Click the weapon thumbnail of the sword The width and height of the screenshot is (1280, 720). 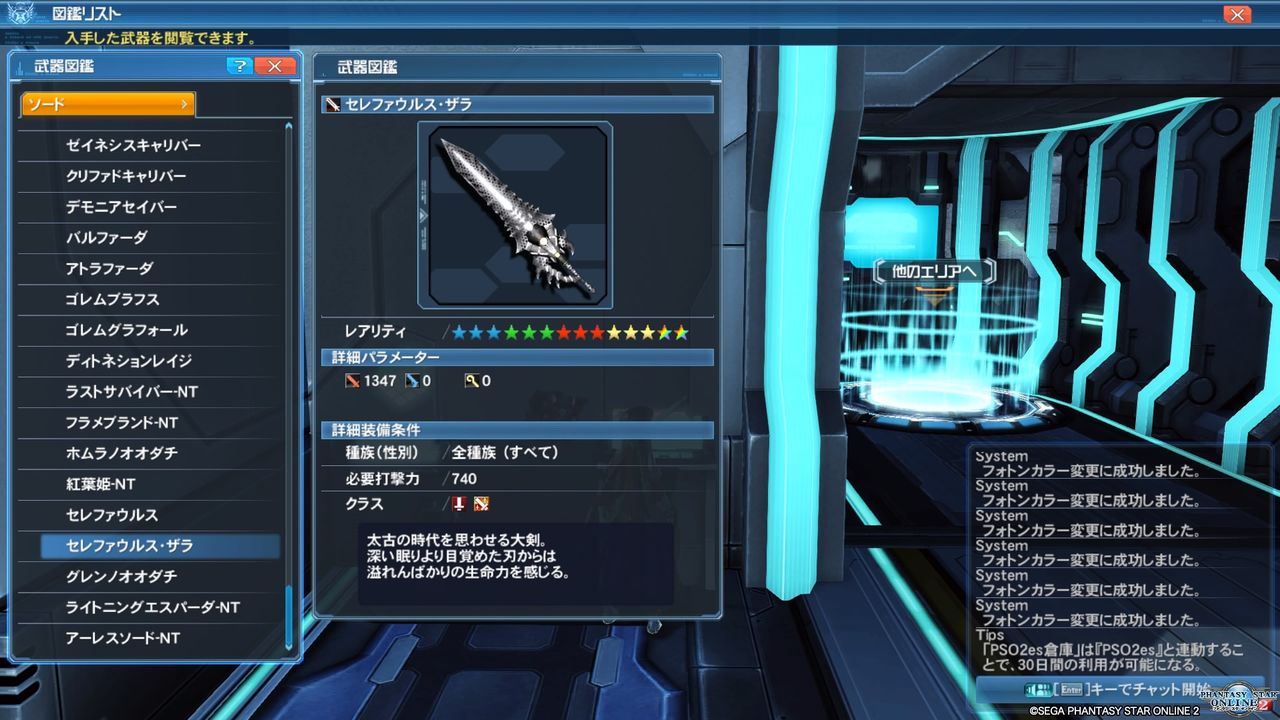517,213
